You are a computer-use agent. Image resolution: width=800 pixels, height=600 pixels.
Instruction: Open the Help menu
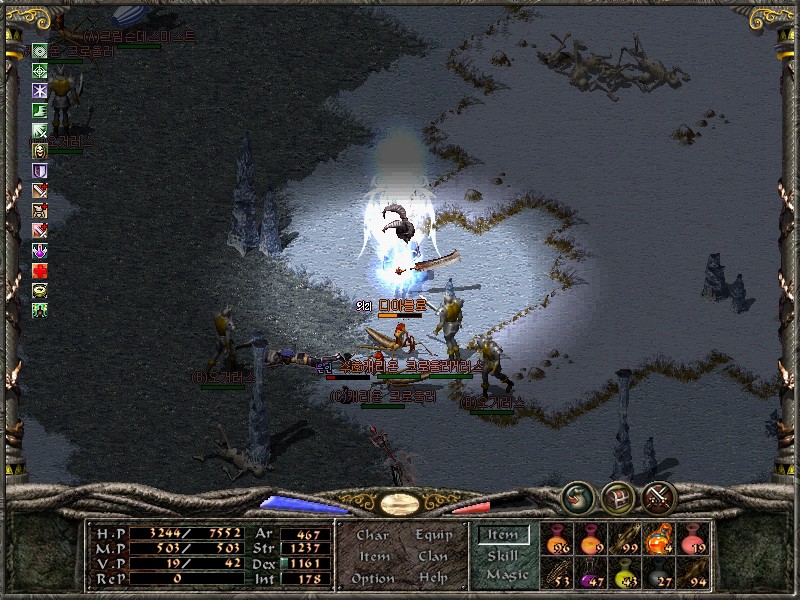pyautogui.click(x=433, y=578)
